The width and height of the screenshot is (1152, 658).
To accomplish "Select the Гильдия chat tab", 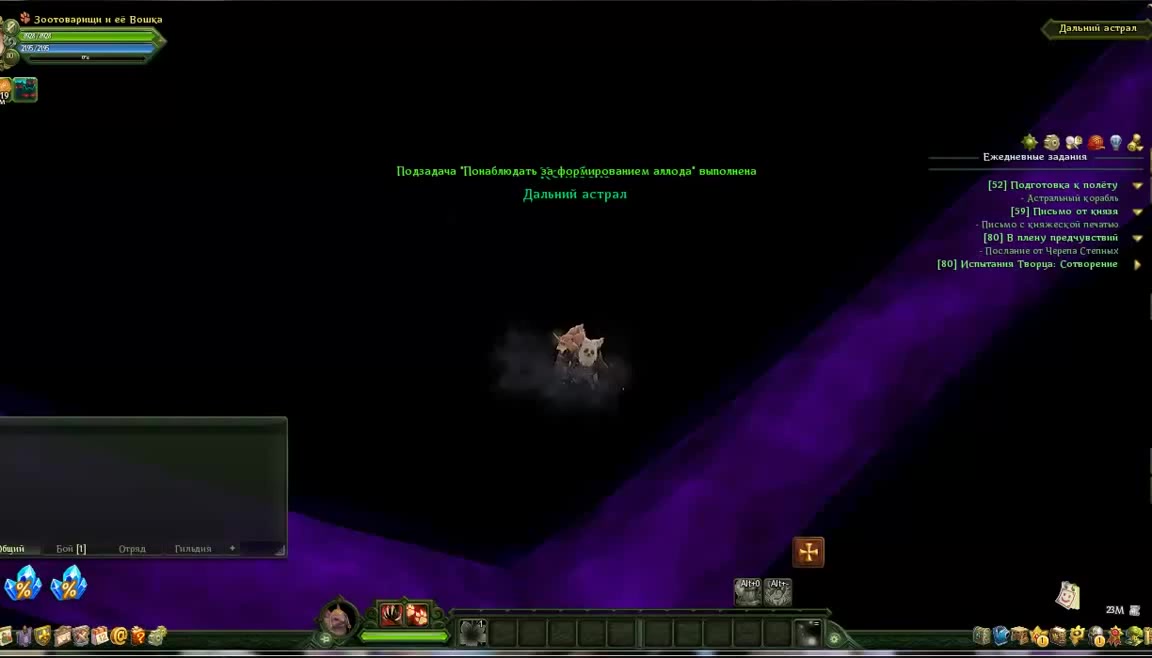I will pos(193,549).
